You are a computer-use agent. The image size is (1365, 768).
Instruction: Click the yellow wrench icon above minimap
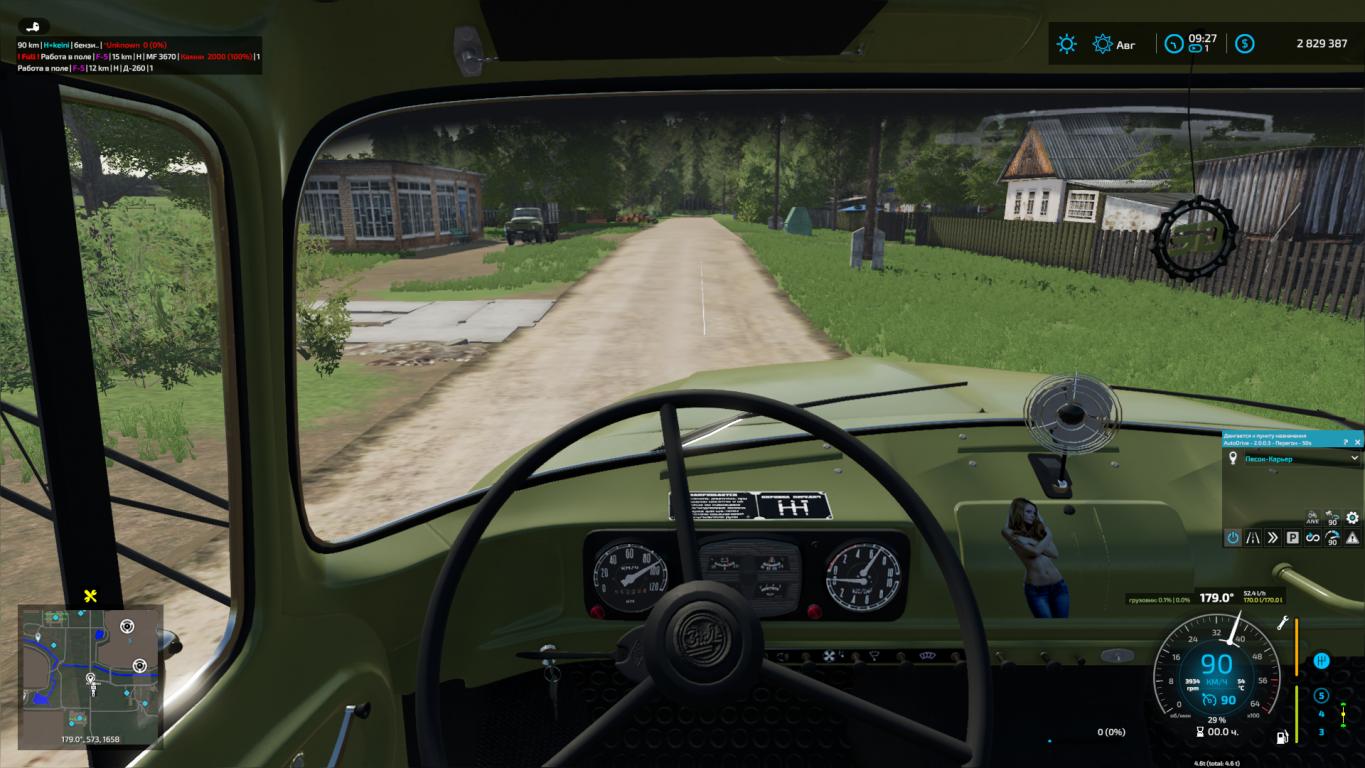[x=90, y=596]
